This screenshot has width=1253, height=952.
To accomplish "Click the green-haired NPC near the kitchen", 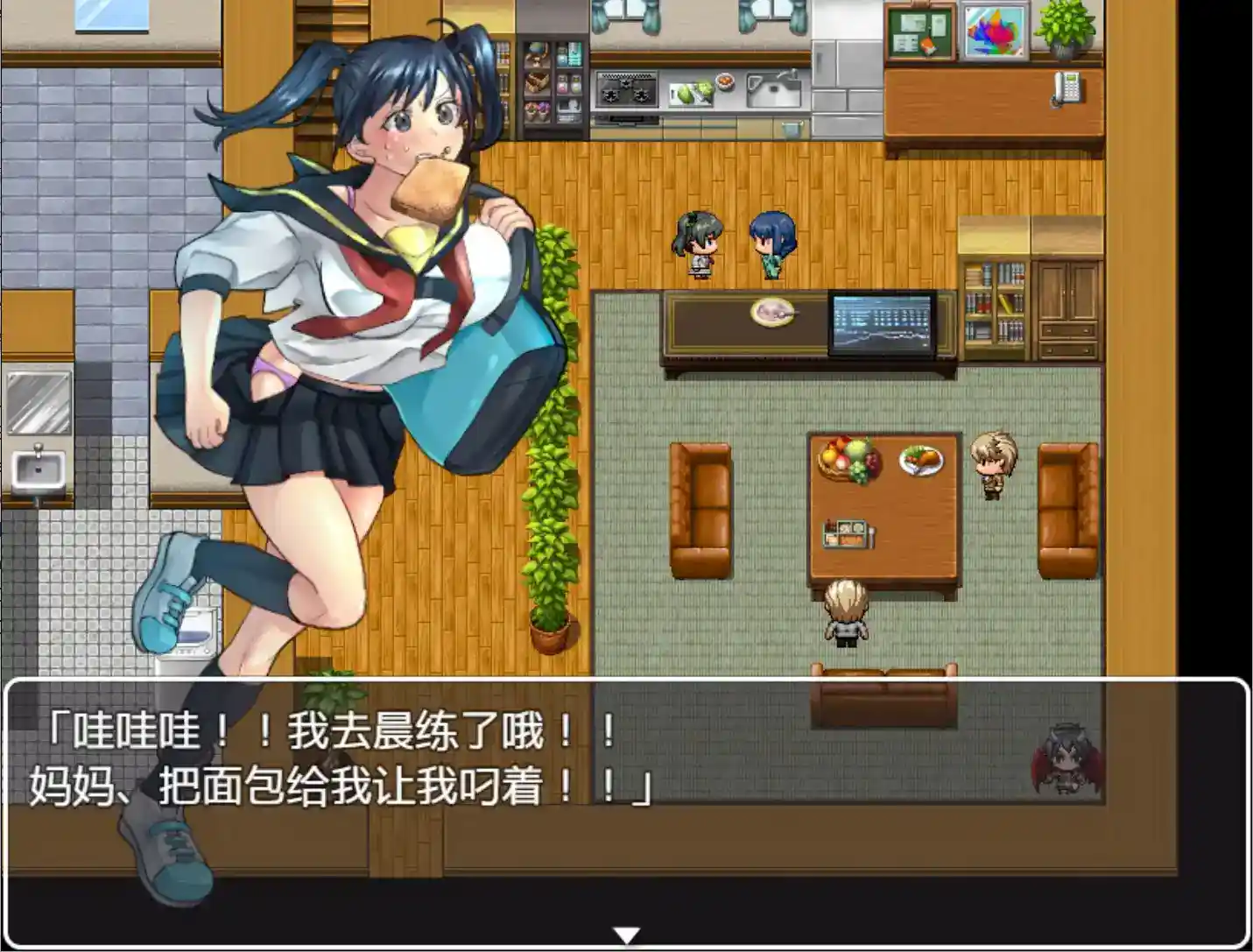I will click(696, 245).
